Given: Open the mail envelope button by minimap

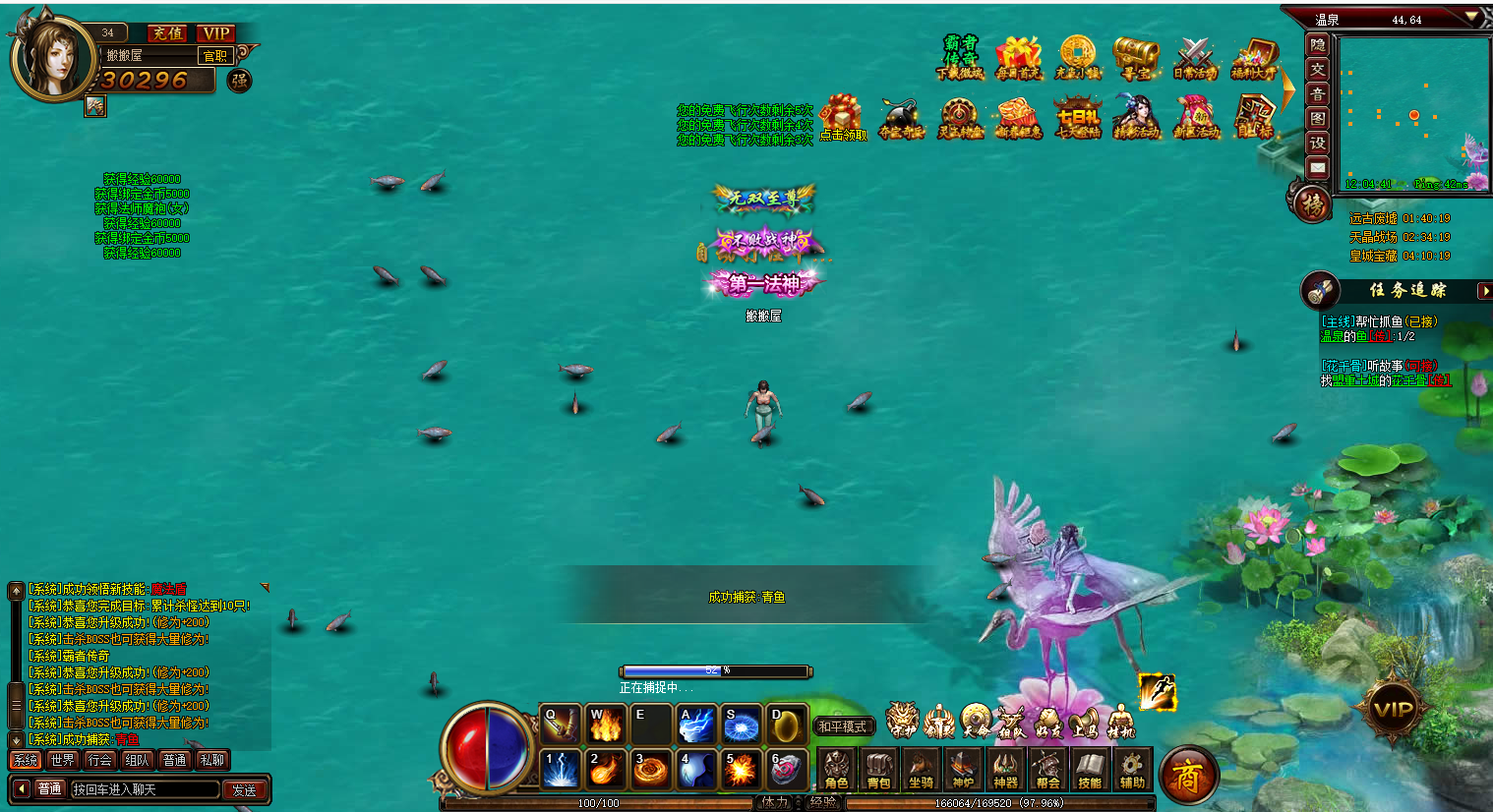Looking at the screenshot, I should 1318,168.
